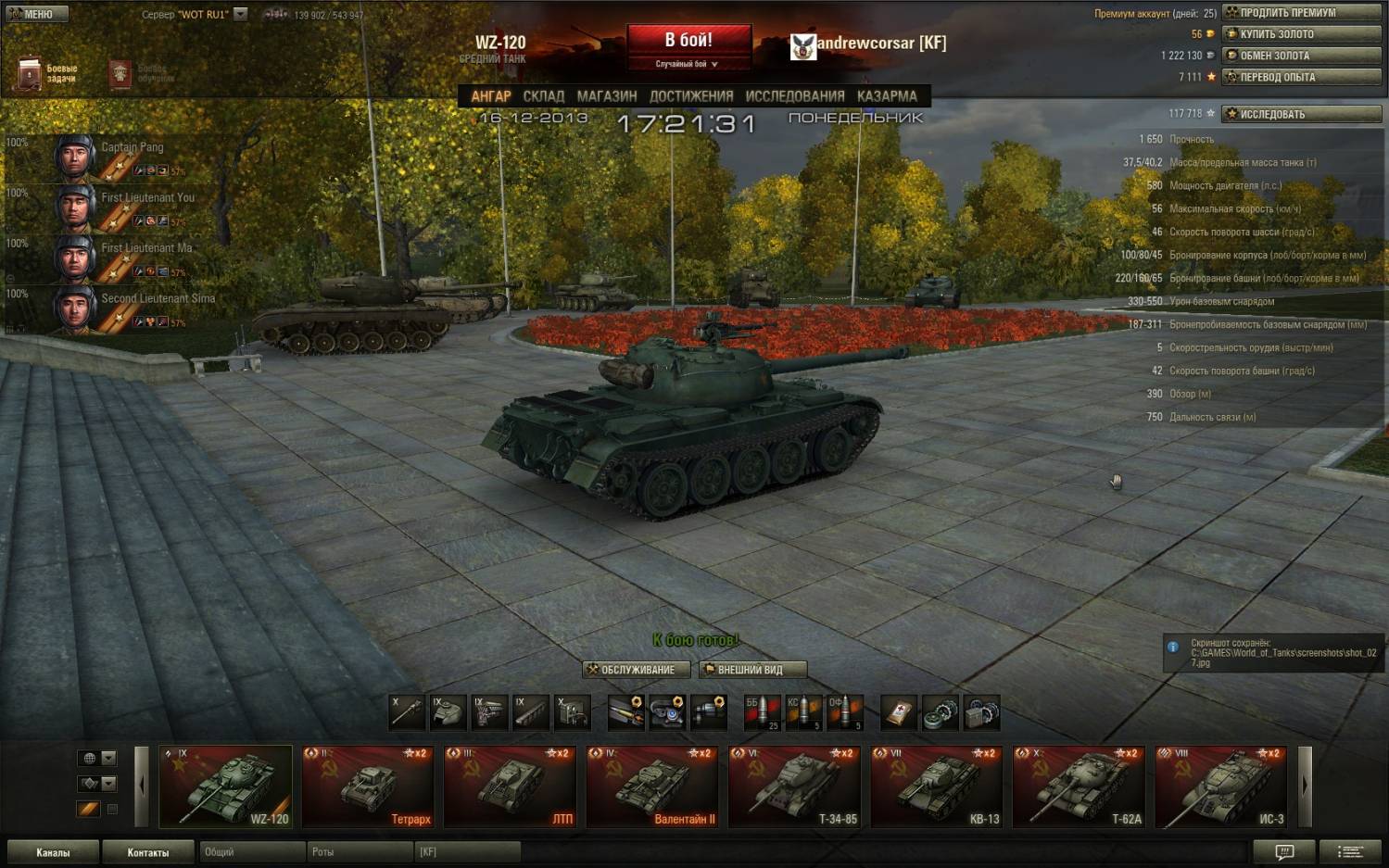The image size is (1389, 868).
Task: Open the ВНЕШНИЙ ВИД customization button
Action: (752, 670)
